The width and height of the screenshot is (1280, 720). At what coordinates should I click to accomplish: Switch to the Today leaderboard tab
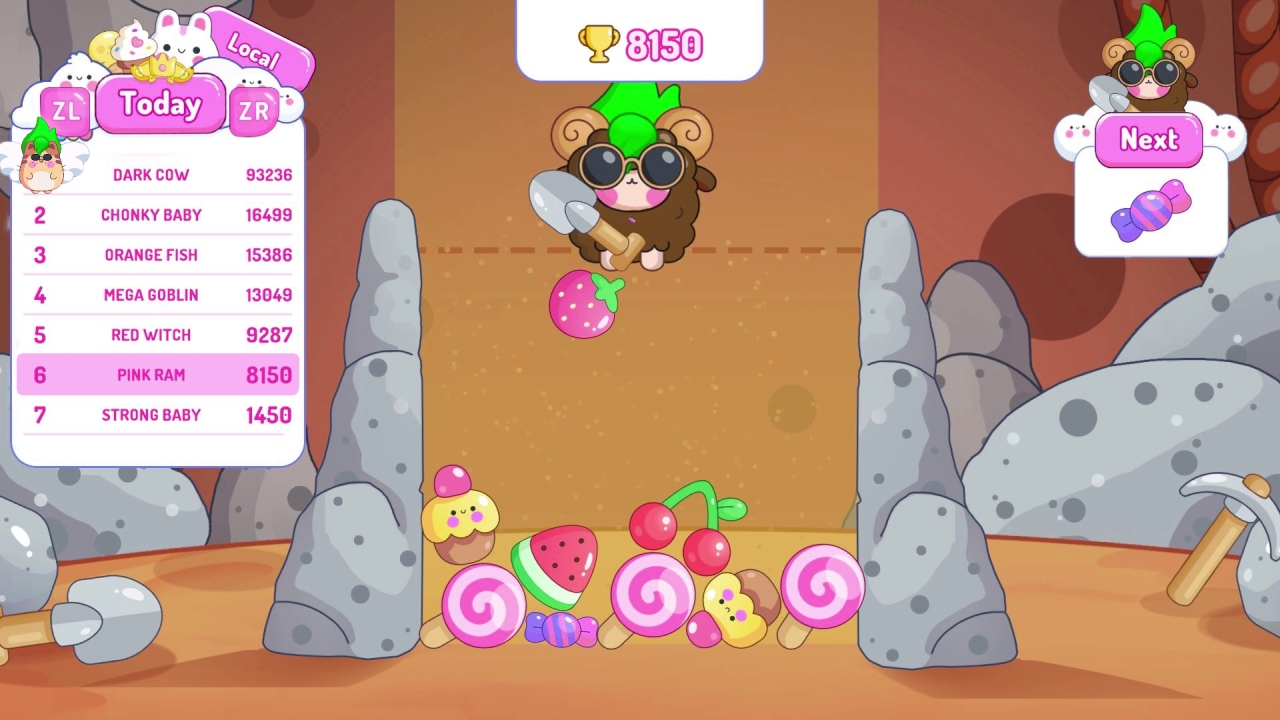(159, 104)
